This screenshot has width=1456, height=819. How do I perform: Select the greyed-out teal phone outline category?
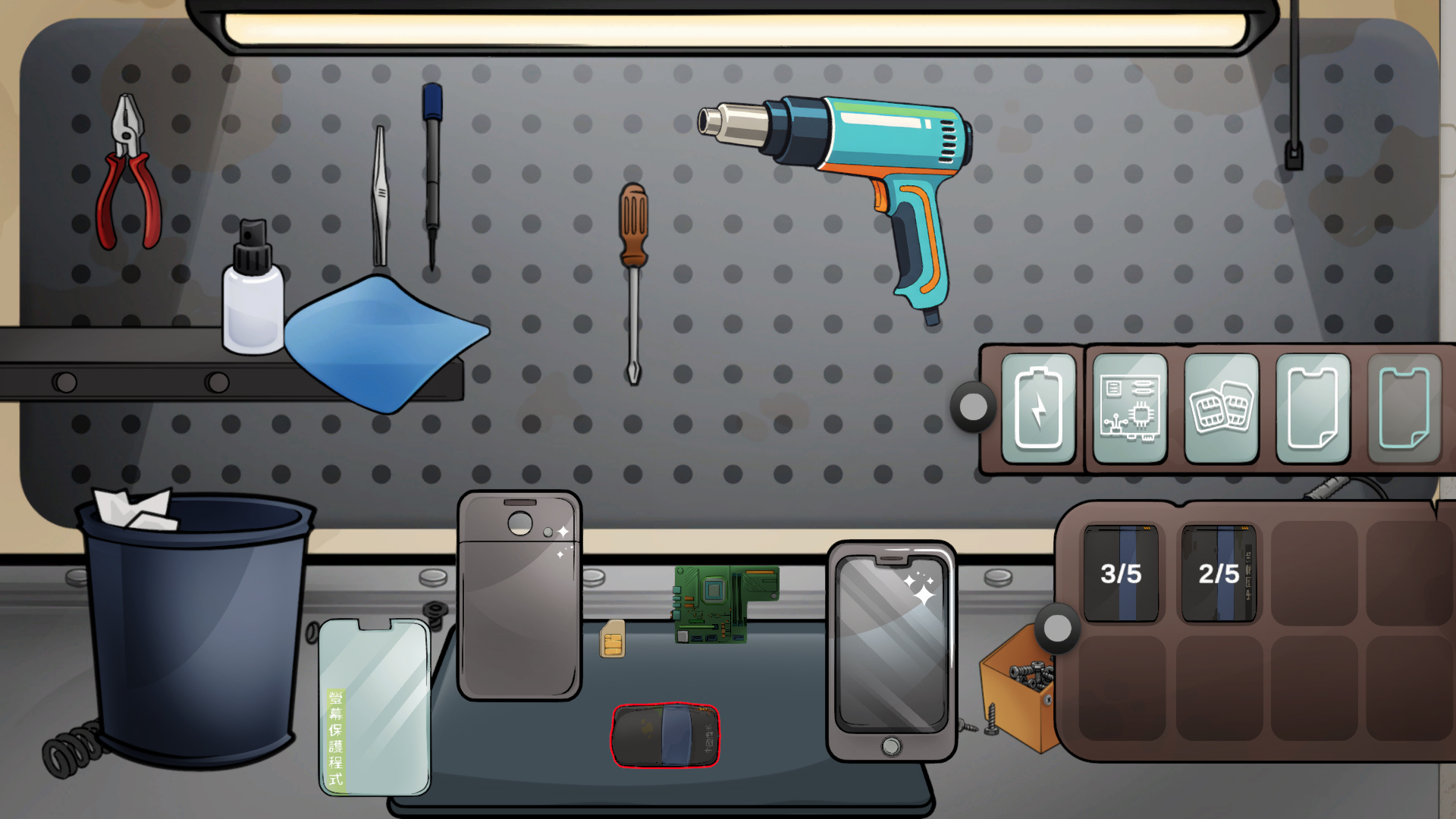coord(1404,408)
